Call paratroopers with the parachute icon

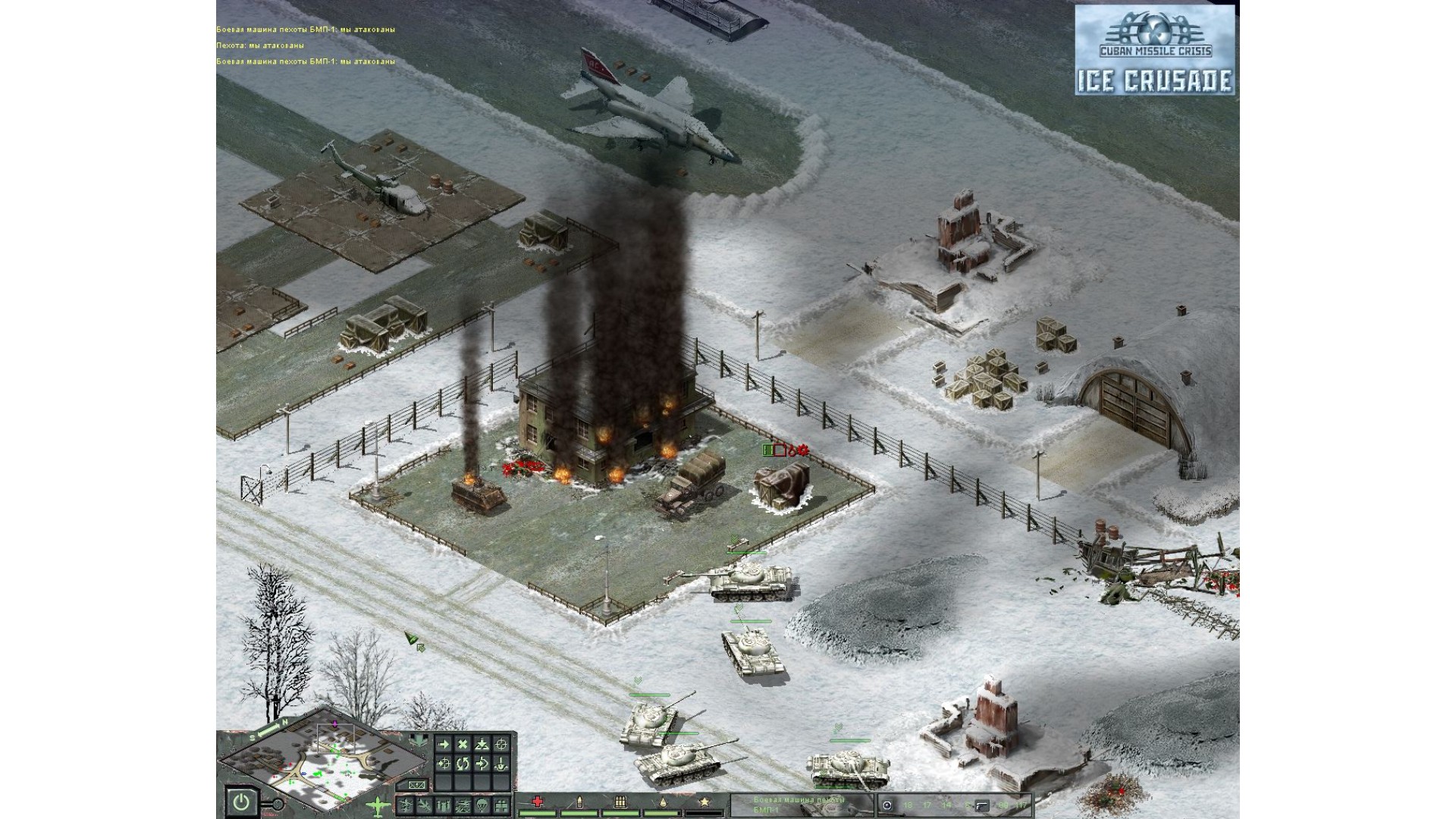pyautogui.click(x=482, y=805)
